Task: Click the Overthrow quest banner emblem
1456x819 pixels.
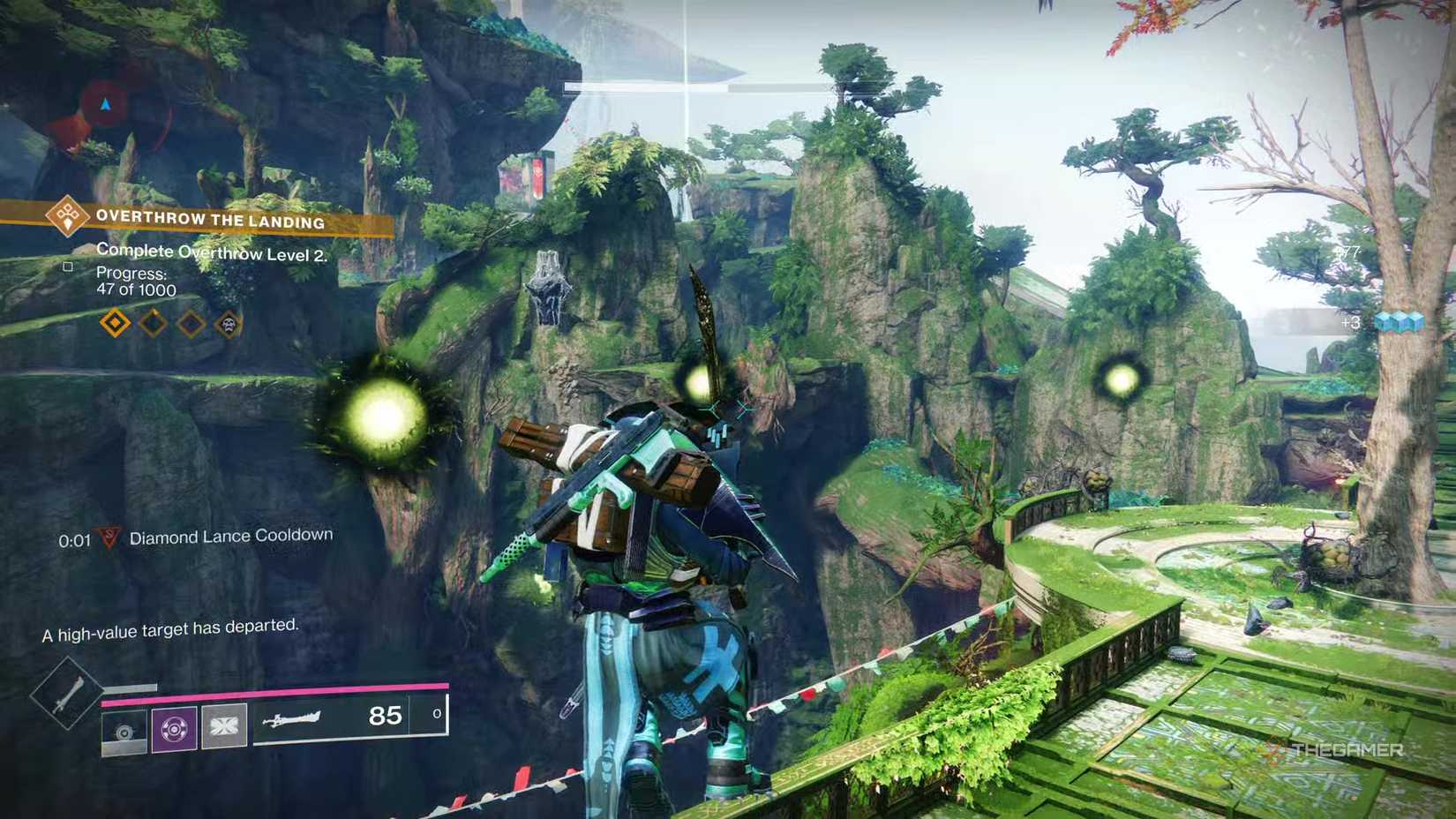Action: pyautogui.click(x=67, y=219)
